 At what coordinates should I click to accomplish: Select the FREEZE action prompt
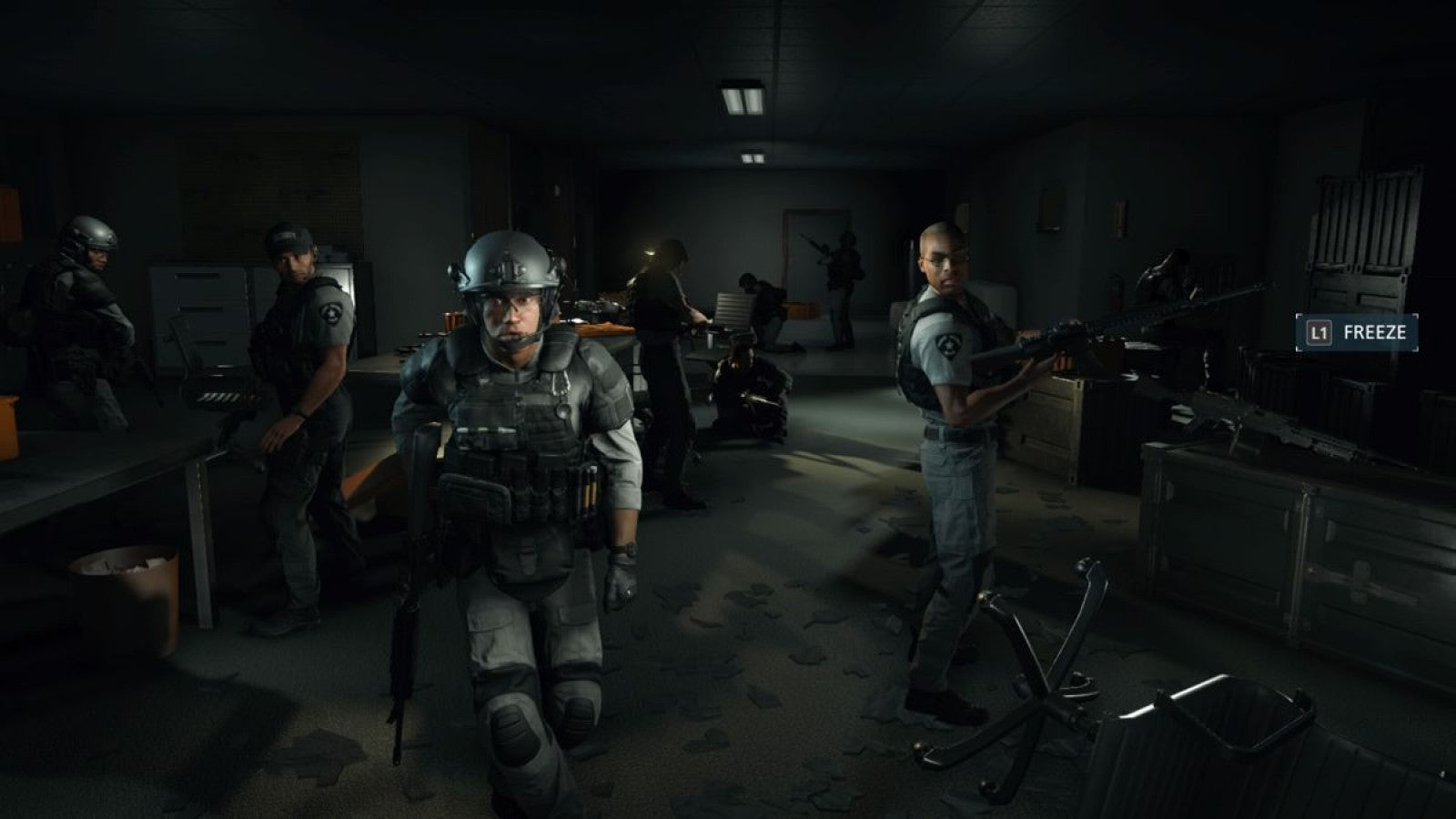(1356, 334)
